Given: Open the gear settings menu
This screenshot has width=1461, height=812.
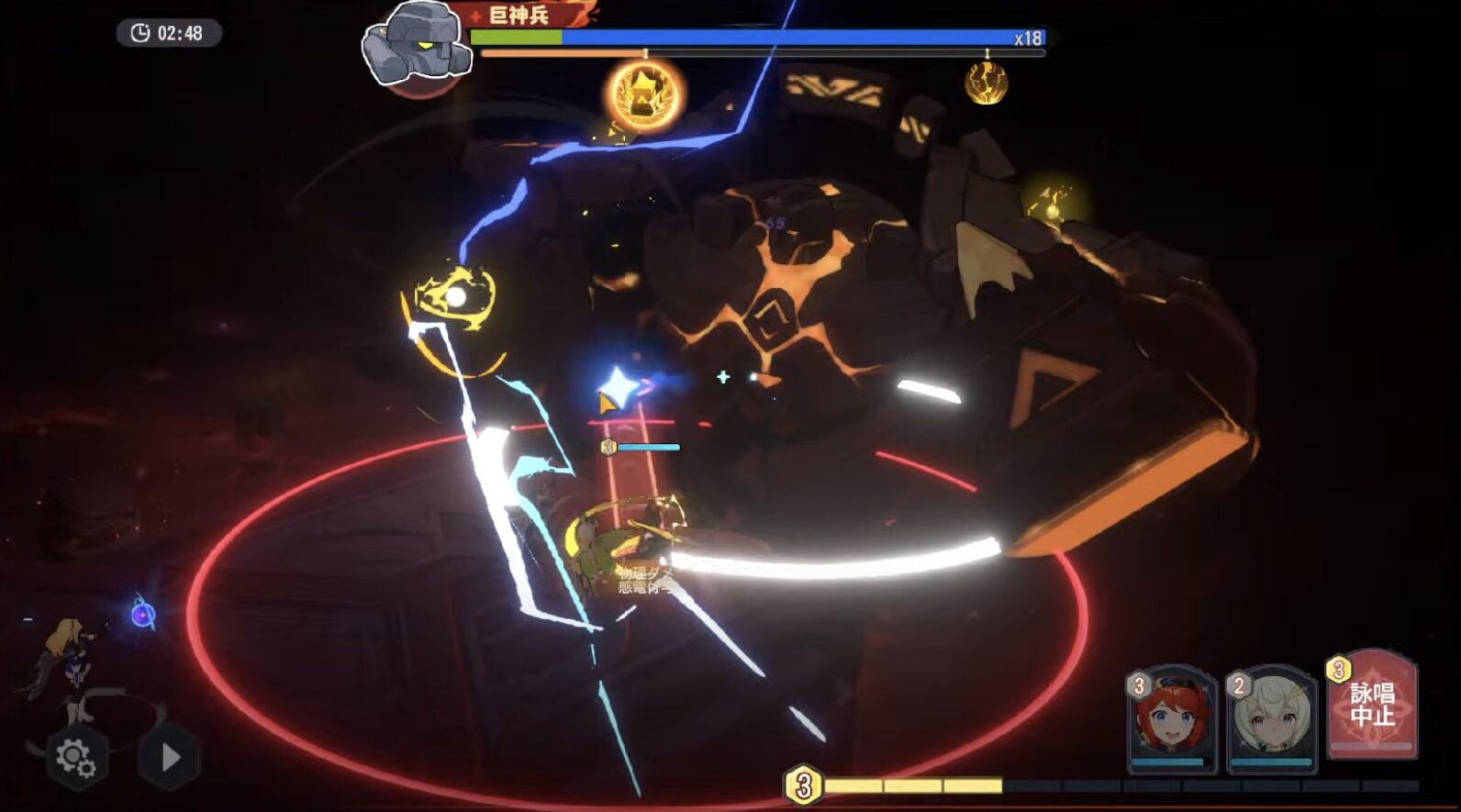Looking at the screenshot, I should pyautogui.click(x=75, y=758).
